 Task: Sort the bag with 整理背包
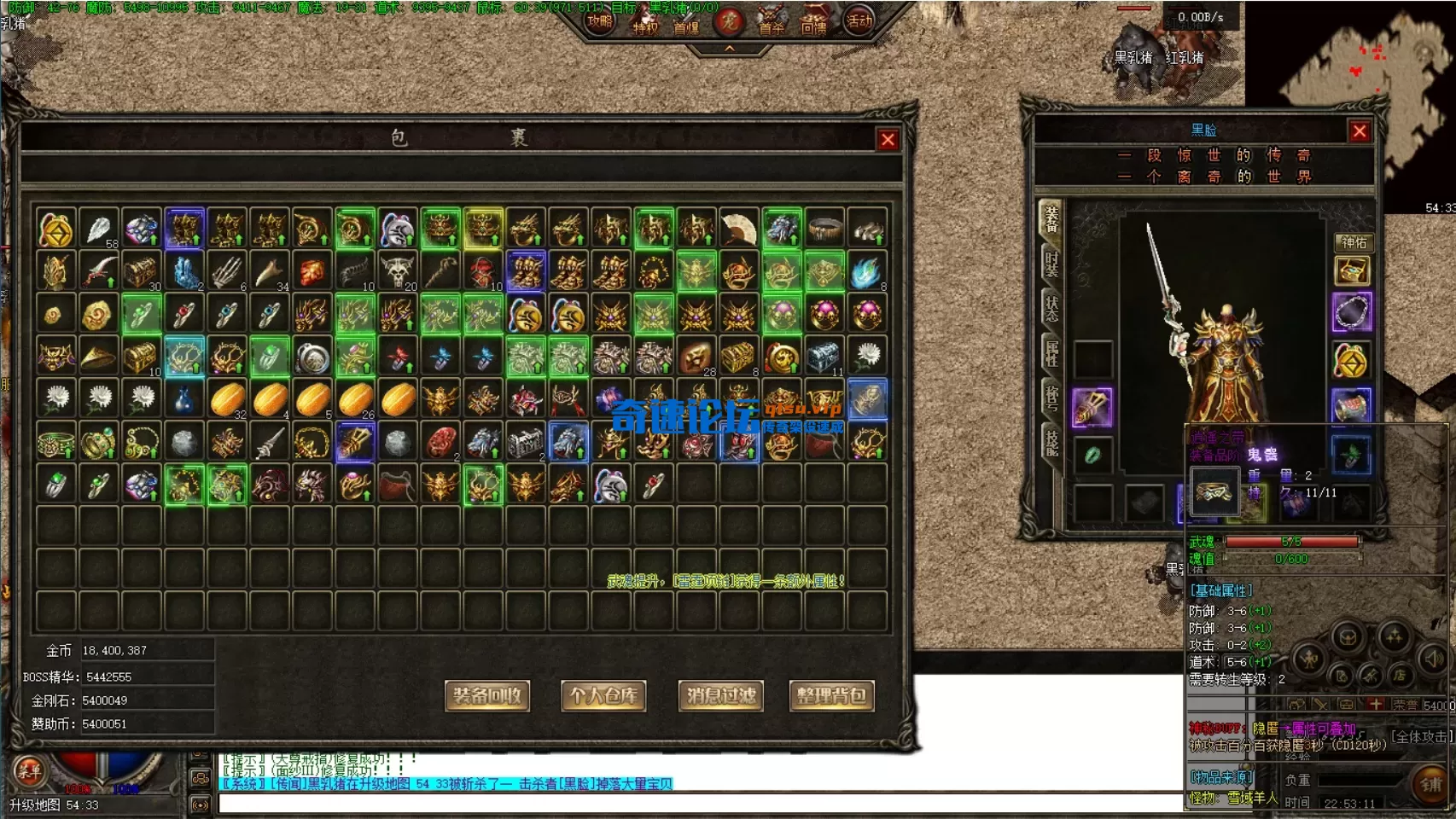click(x=831, y=696)
